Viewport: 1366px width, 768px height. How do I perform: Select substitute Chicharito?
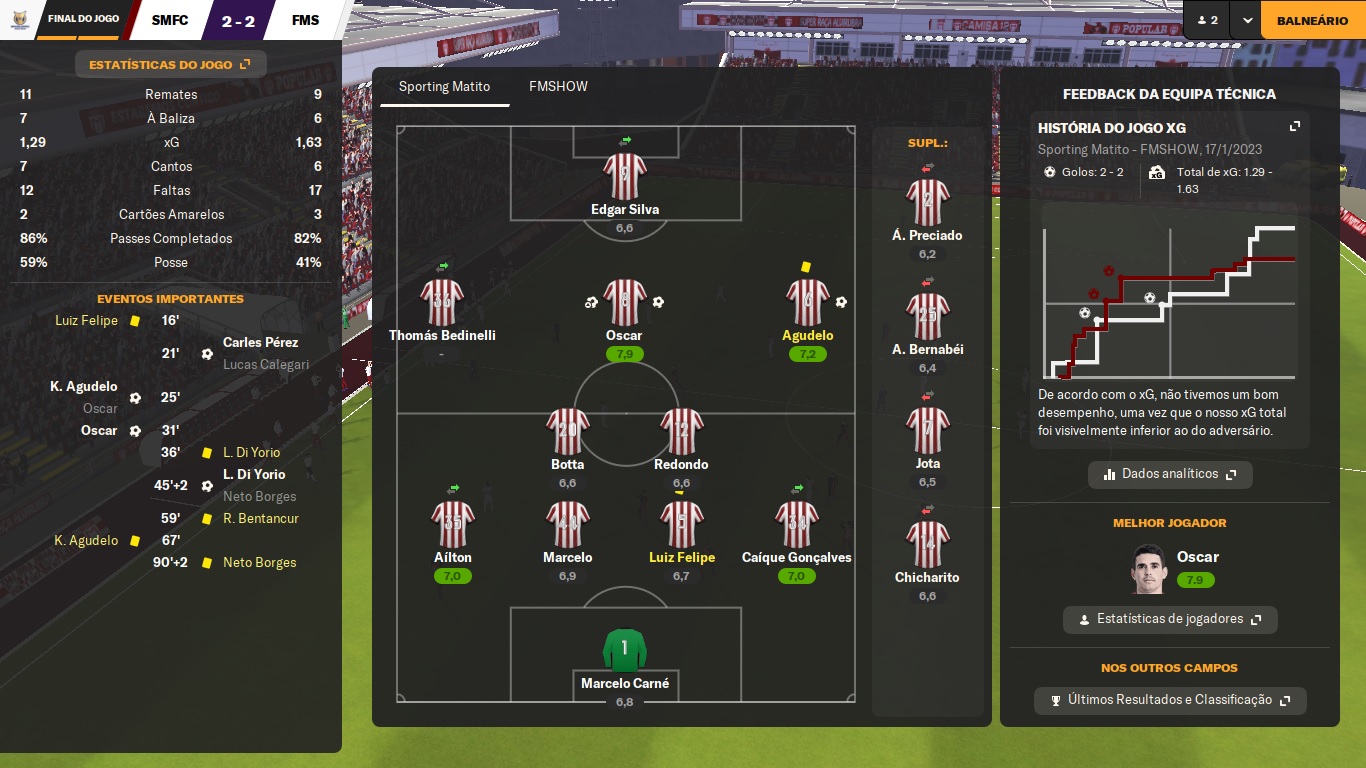(x=927, y=547)
